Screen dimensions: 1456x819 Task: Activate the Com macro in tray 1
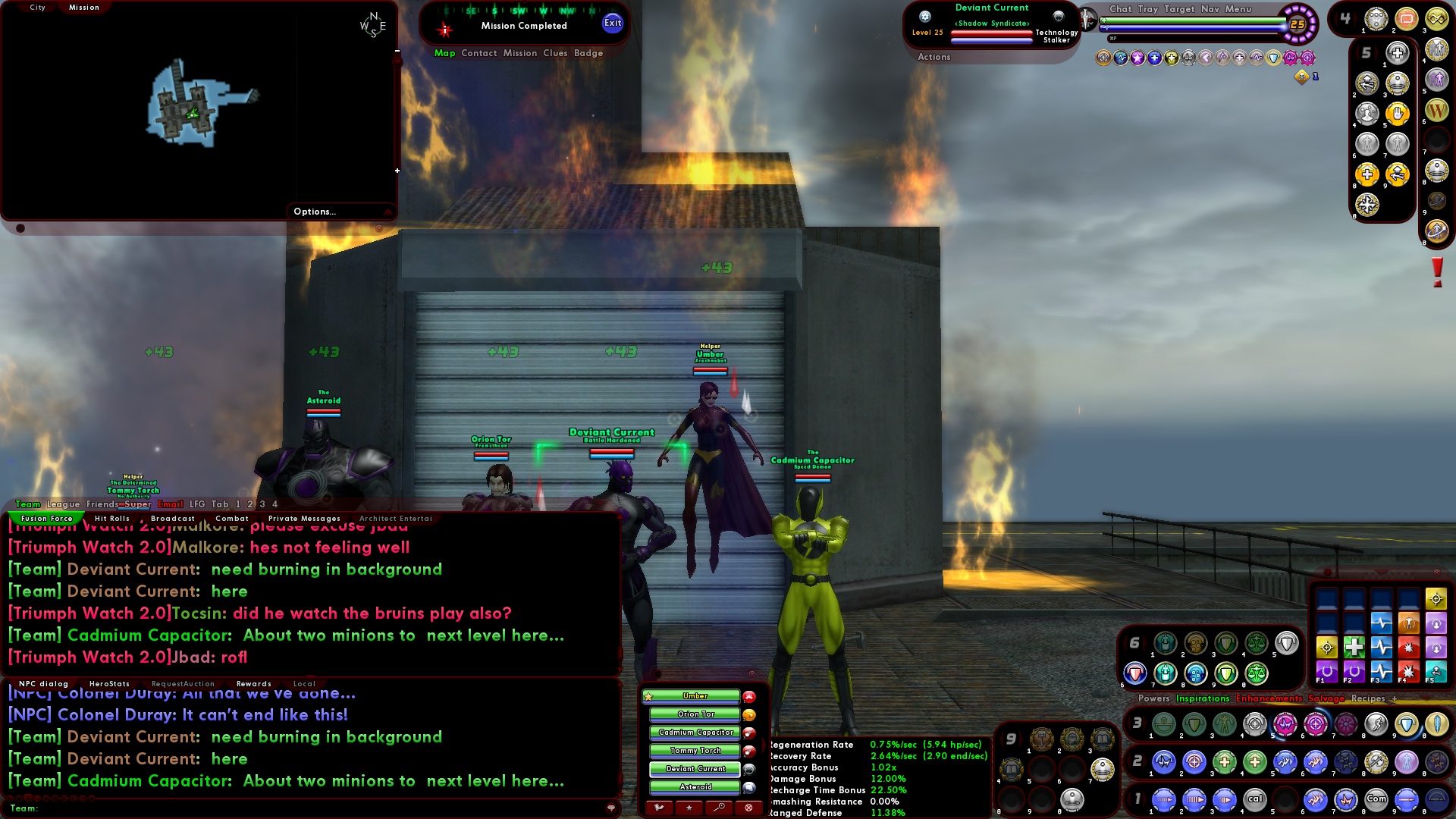point(1376,799)
